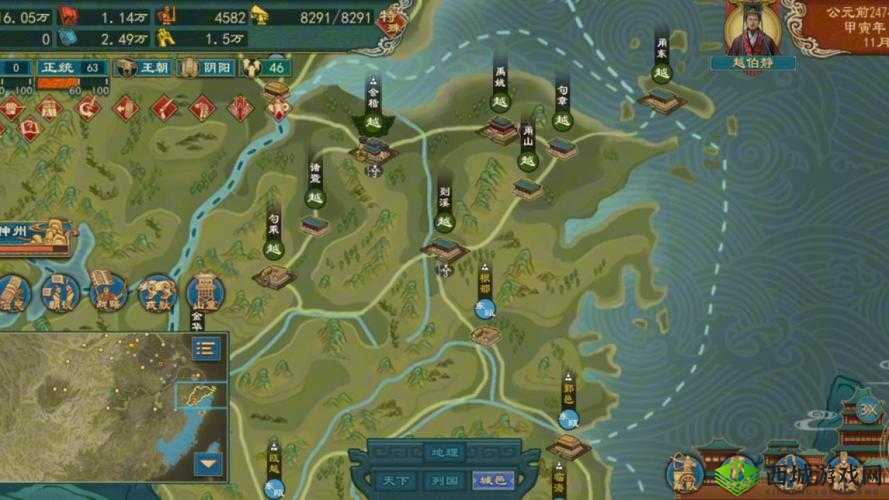
Task: Open the red seal button beside resources
Action: [393, 19]
